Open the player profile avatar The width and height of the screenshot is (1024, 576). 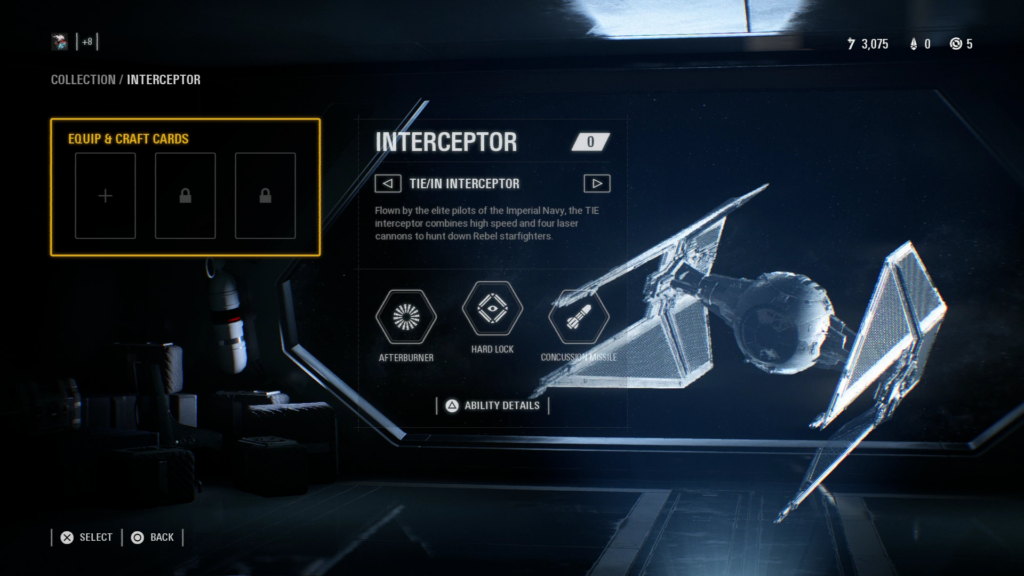61,42
